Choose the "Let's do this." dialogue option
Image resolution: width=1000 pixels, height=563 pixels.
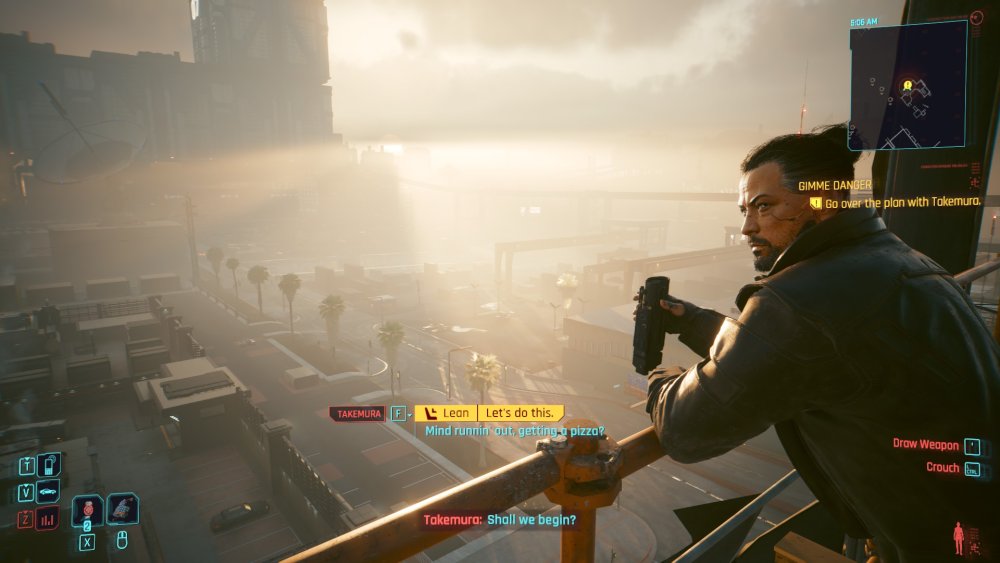point(520,412)
